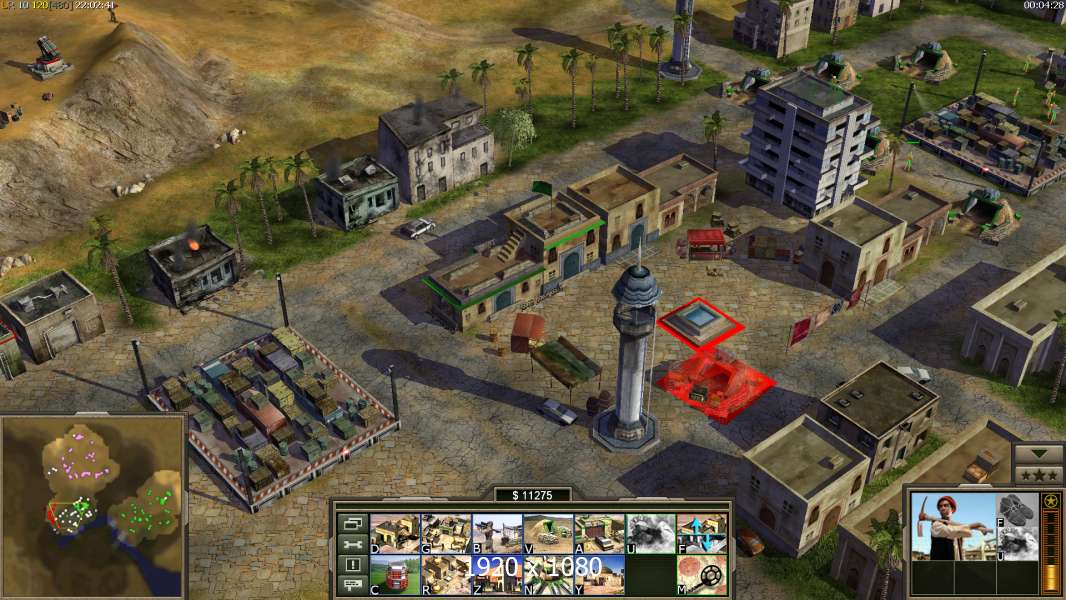The height and width of the screenshot is (600, 1066).
Task: Choose the build icon with hotkey A
Action: pos(599,533)
